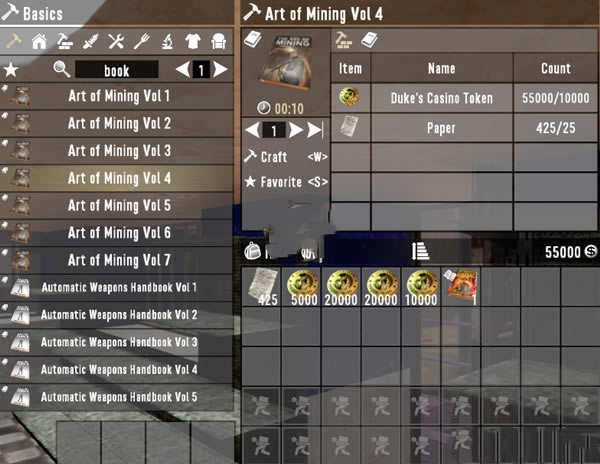Select the Paper stack in inventory
The width and height of the screenshot is (600, 464).
(x=262, y=286)
